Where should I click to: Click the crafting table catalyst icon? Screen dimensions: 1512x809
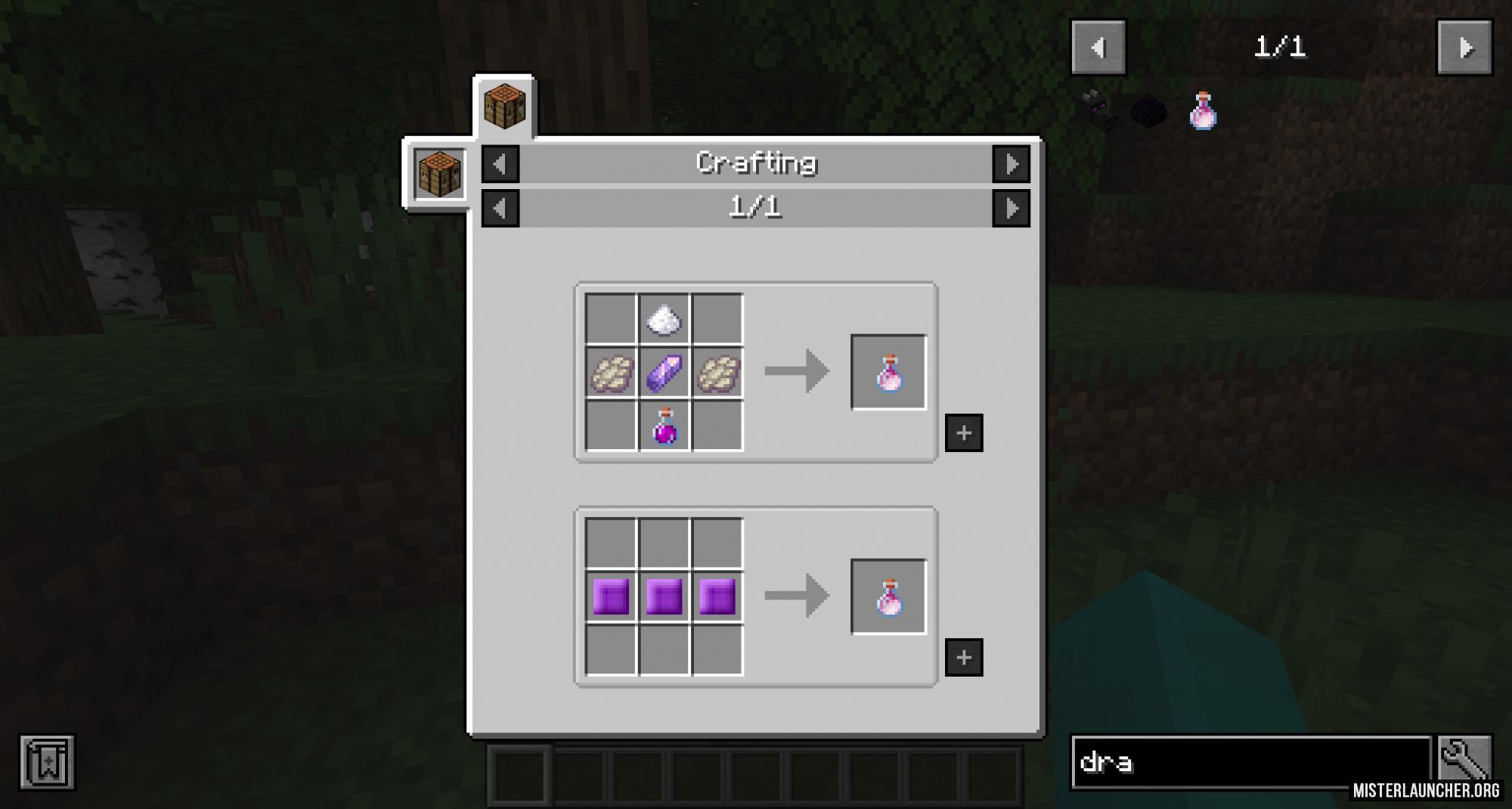pyautogui.click(x=440, y=174)
